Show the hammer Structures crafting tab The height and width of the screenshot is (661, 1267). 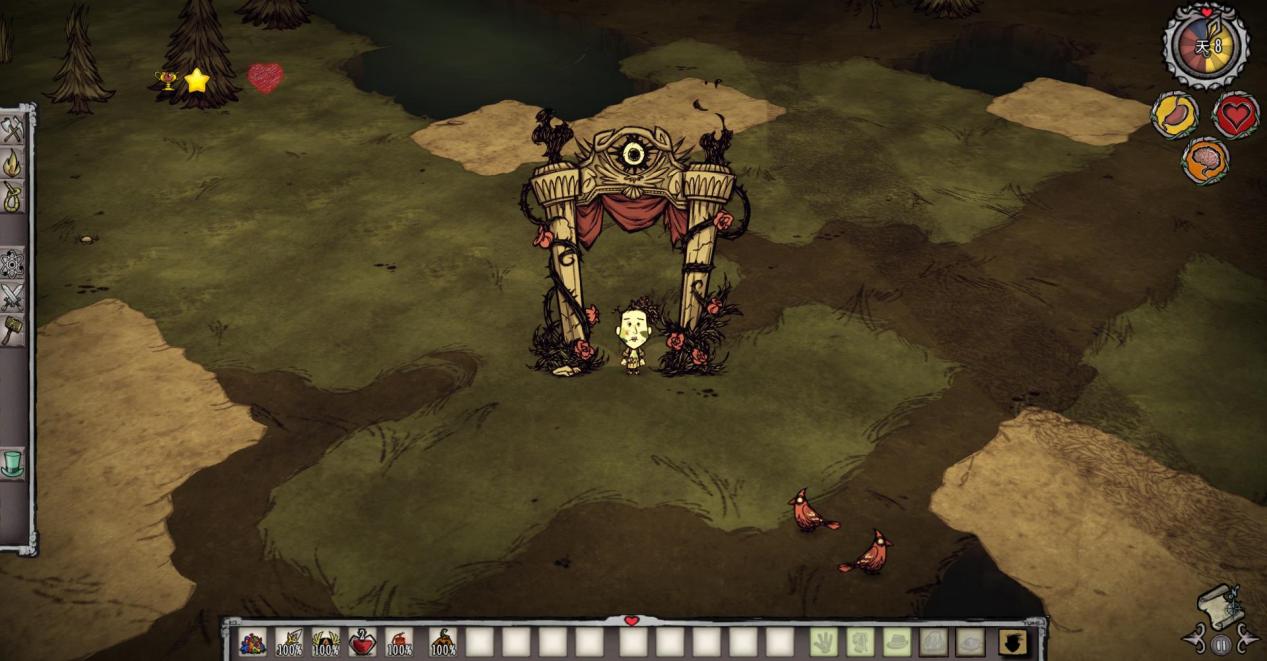(x=12, y=330)
